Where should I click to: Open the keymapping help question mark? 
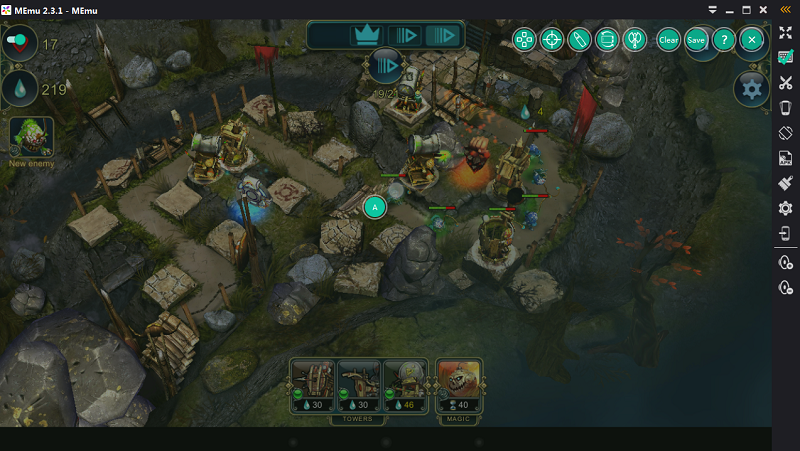(x=723, y=40)
